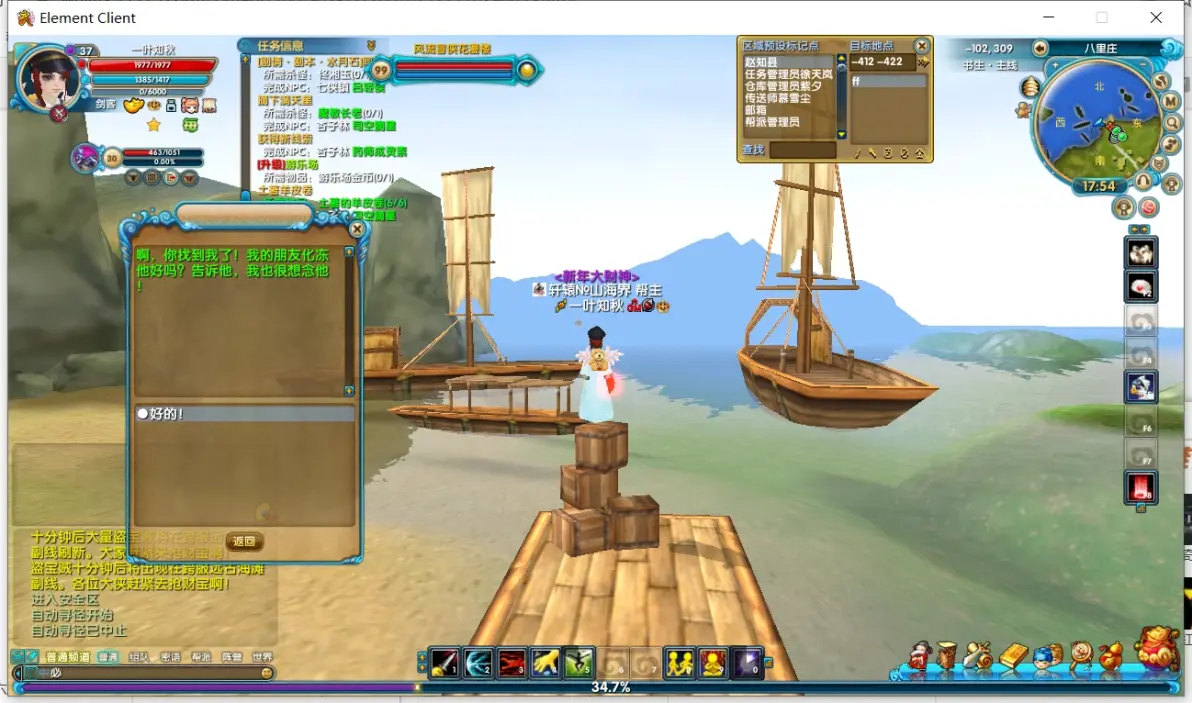
Task: Open the golden treasure pot menu icon
Action: tap(1160, 649)
